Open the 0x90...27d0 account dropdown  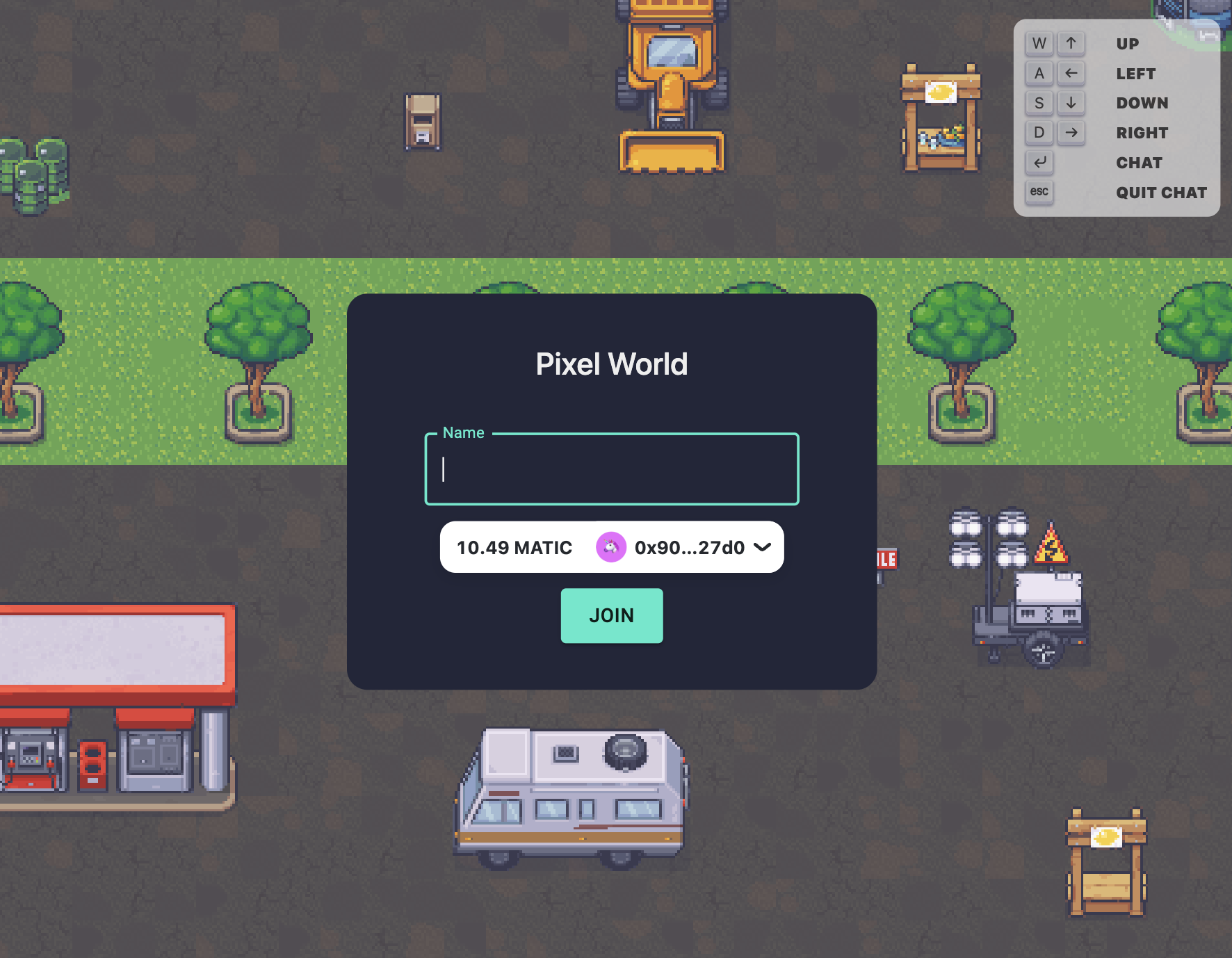click(688, 547)
